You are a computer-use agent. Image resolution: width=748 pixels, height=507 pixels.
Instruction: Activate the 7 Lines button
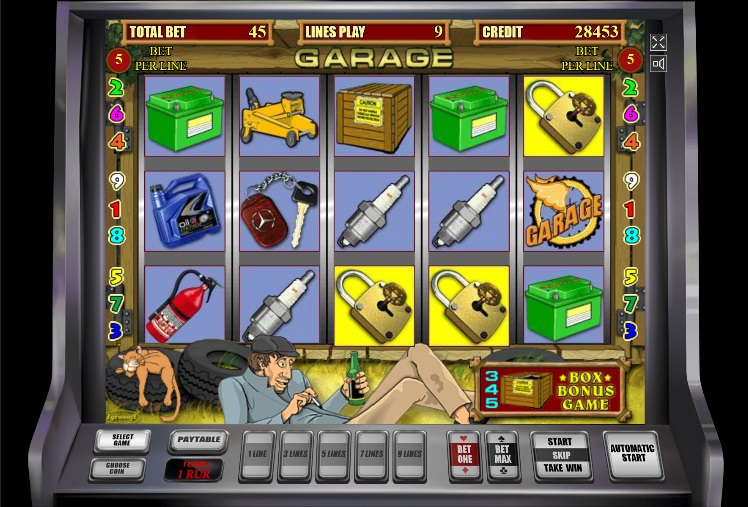click(x=371, y=455)
